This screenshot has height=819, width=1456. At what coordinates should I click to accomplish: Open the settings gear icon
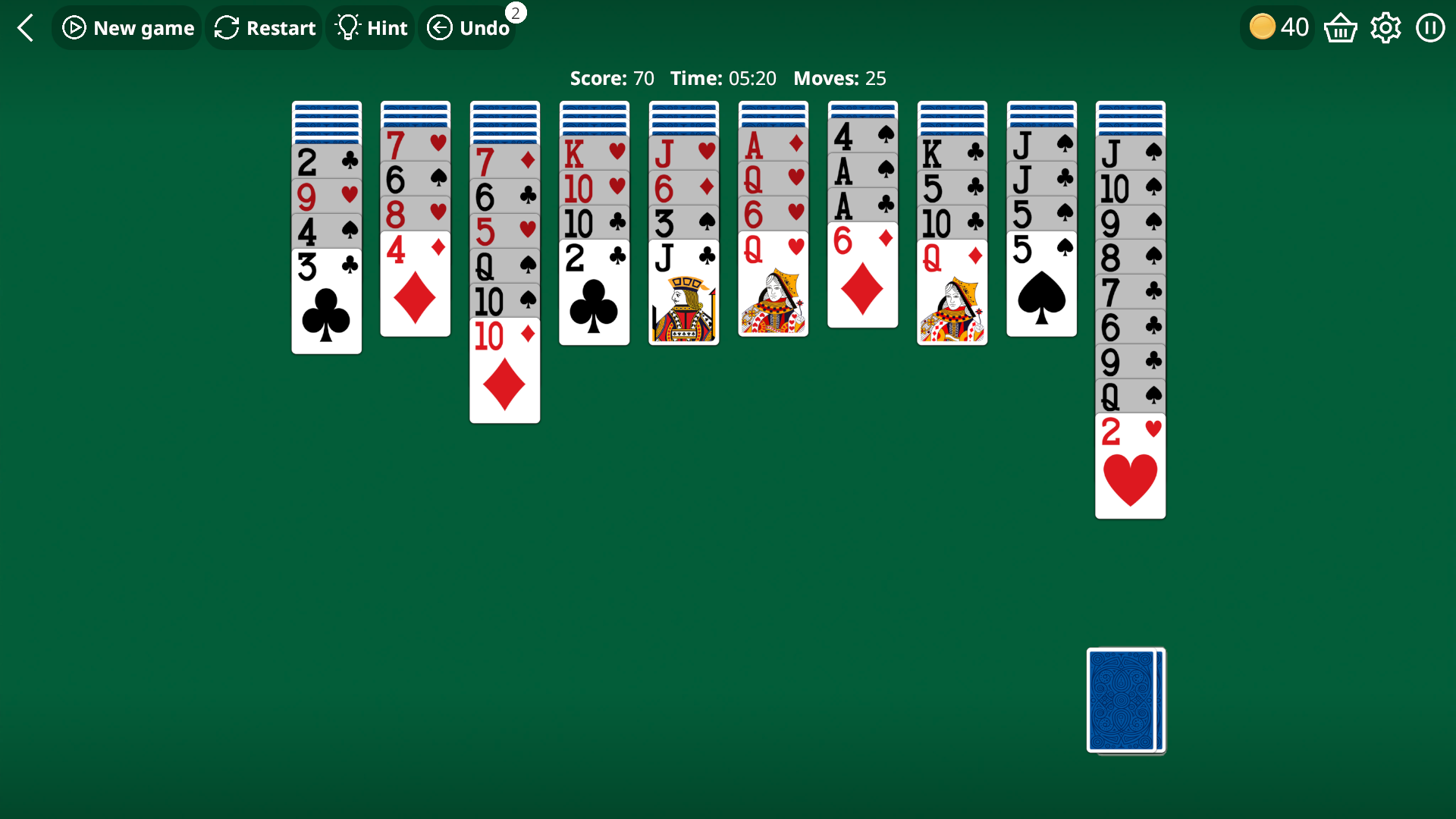[x=1385, y=27]
